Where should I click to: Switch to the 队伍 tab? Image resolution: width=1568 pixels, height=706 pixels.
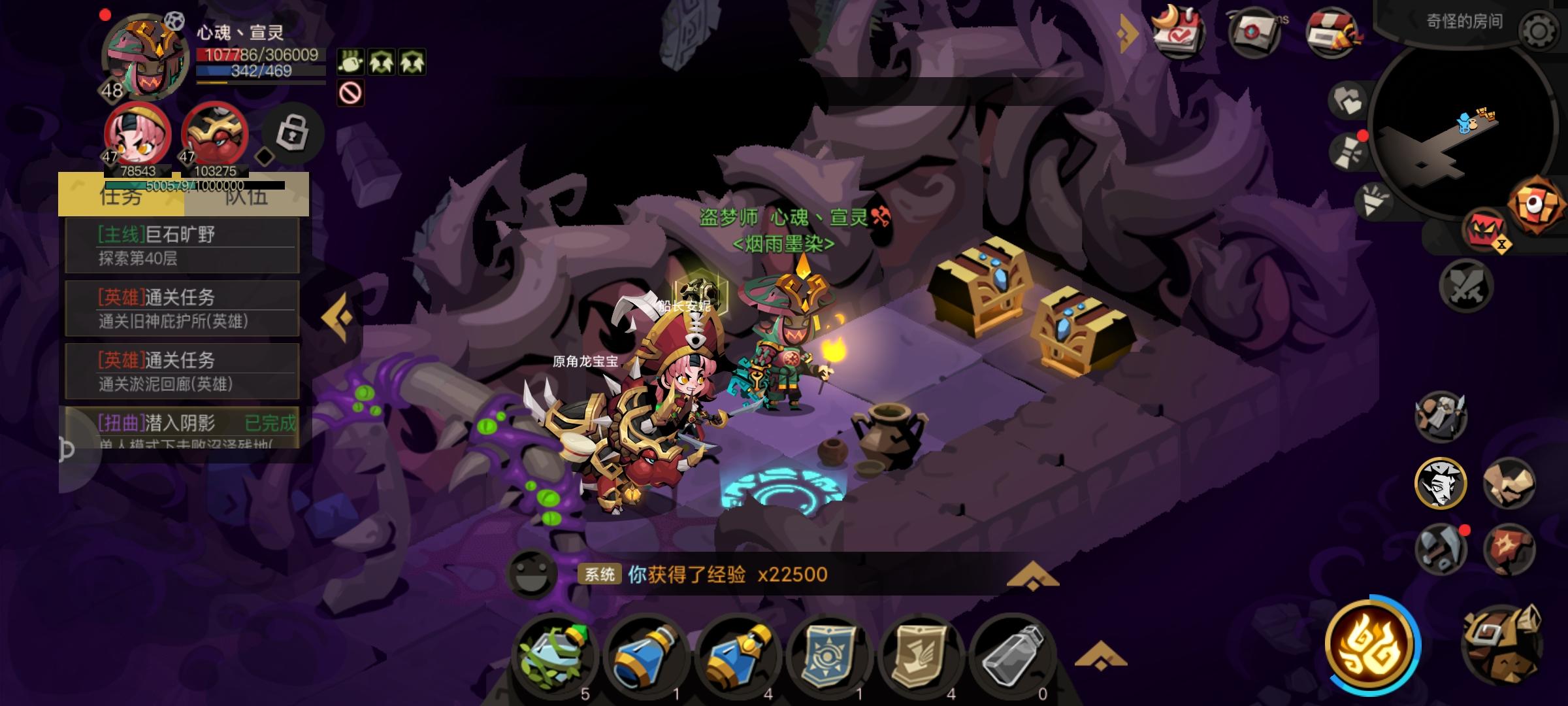click(x=247, y=199)
